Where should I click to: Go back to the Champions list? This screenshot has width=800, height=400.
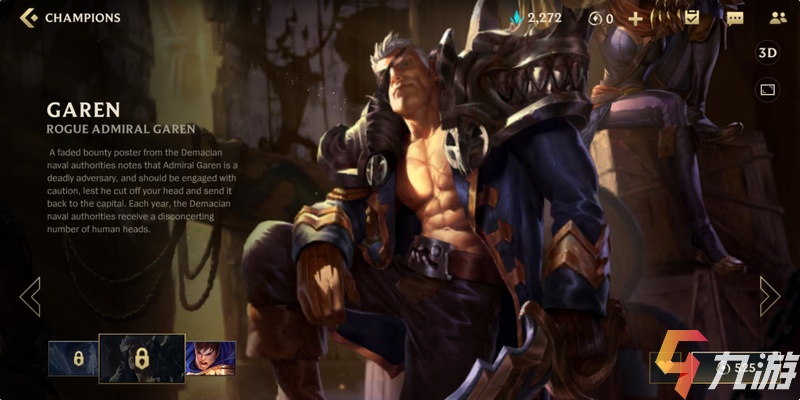click(29, 18)
